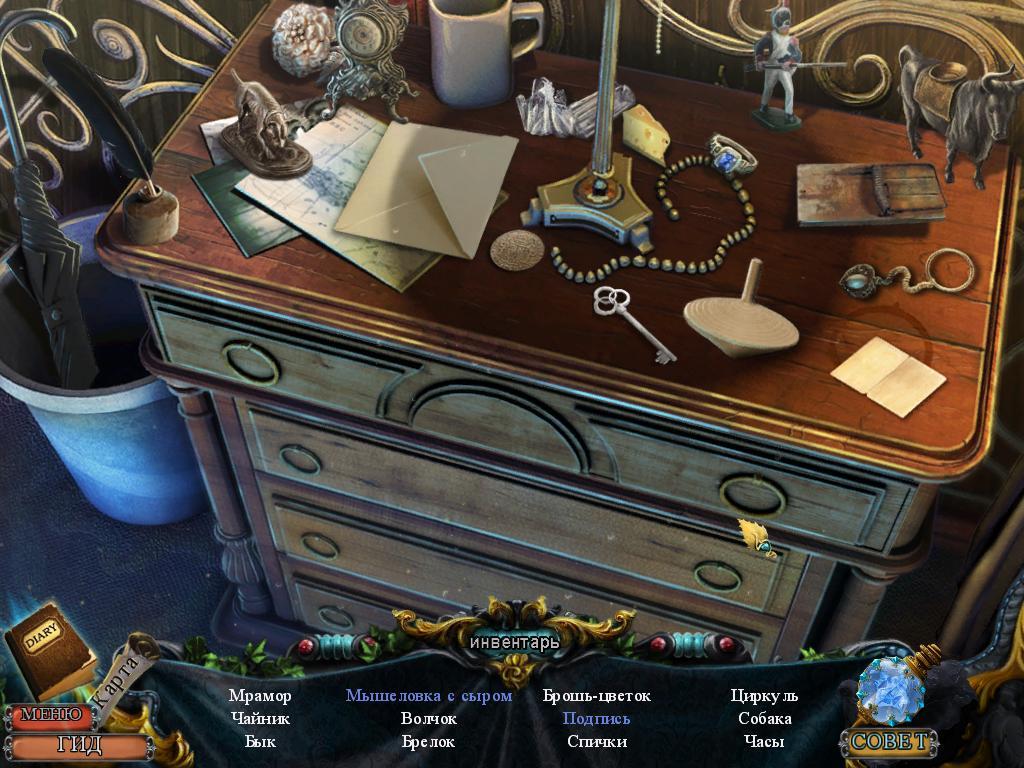
Task: Switch to the инвентарь panel
Action: point(515,641)
